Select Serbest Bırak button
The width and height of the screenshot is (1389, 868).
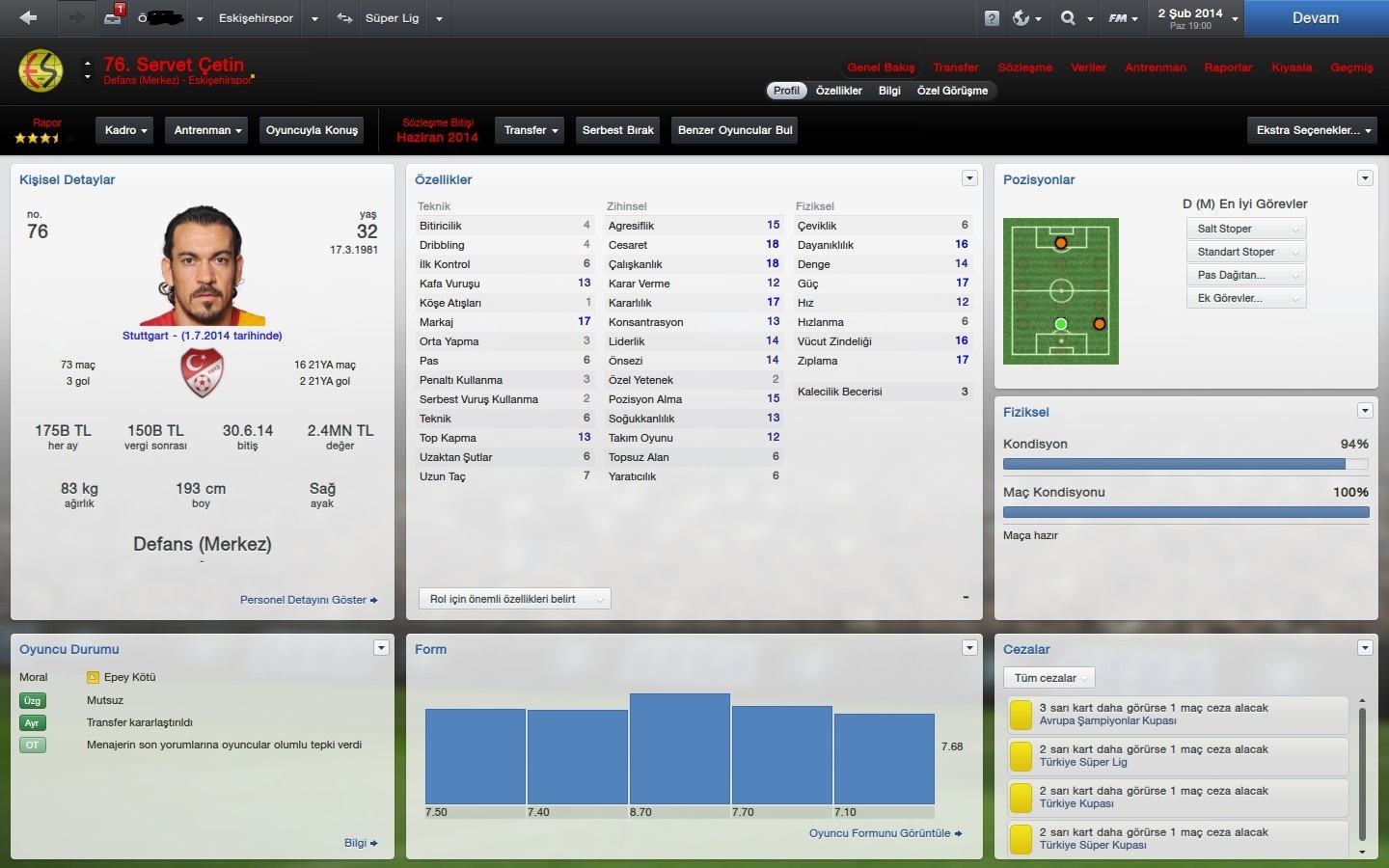(x=617, y=130)
